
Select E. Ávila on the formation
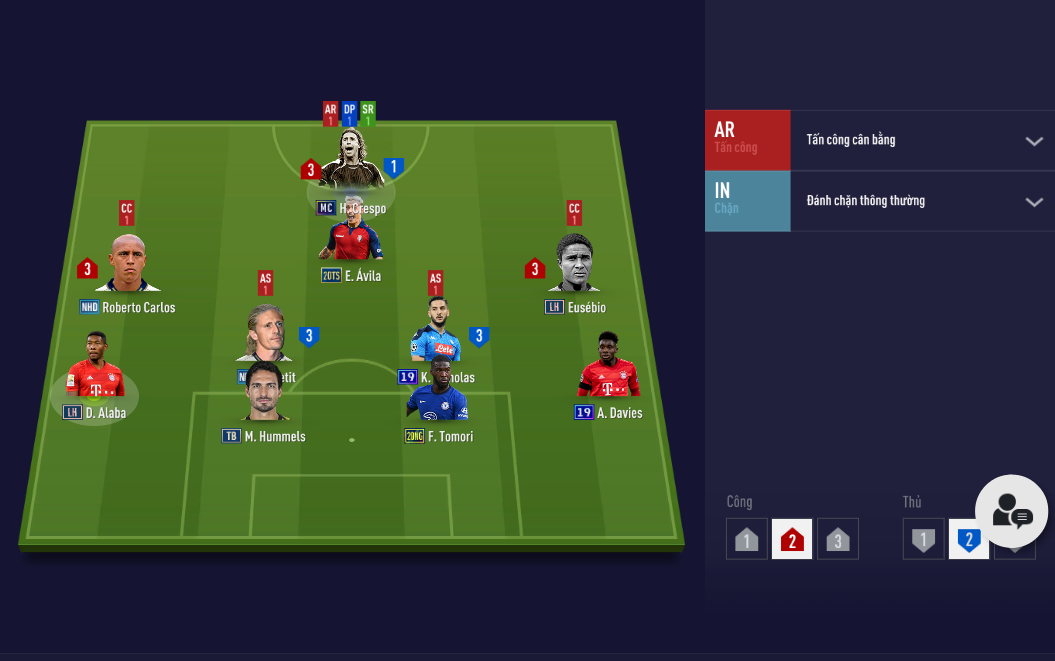point(351,237)
